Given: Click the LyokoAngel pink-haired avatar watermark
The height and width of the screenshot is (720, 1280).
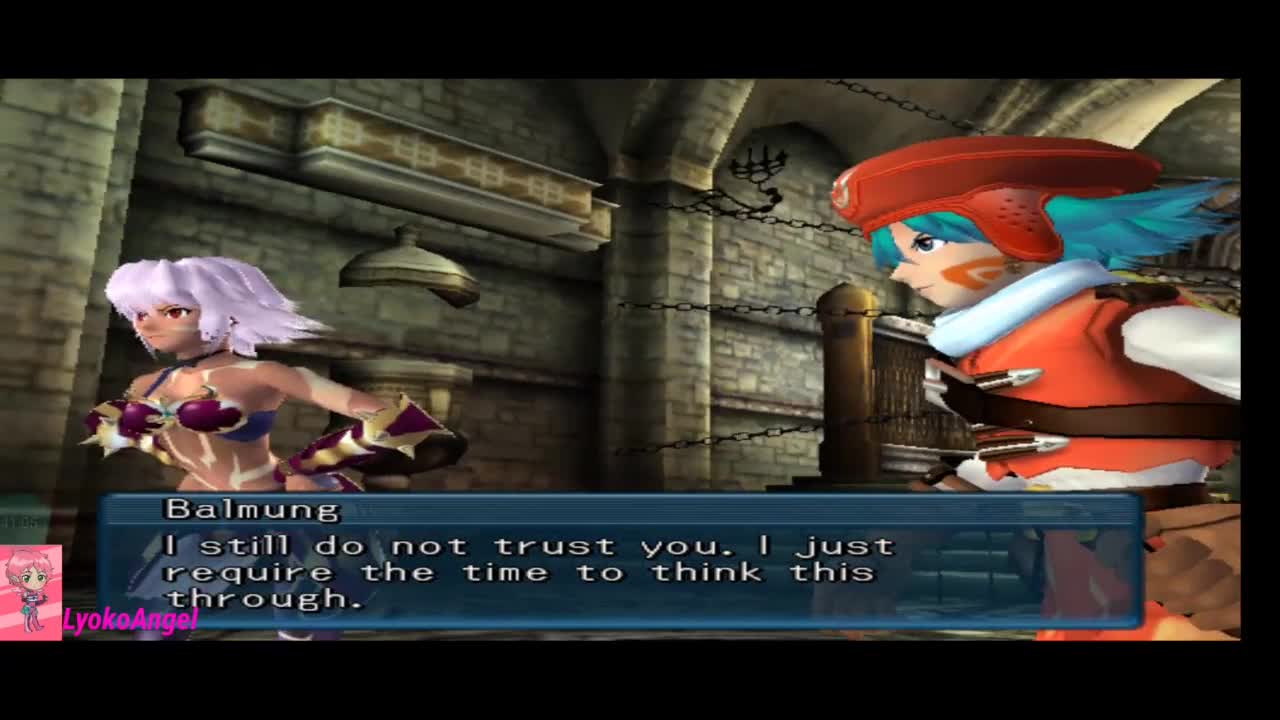Looking at the screenshot, I should click(30, 591).
